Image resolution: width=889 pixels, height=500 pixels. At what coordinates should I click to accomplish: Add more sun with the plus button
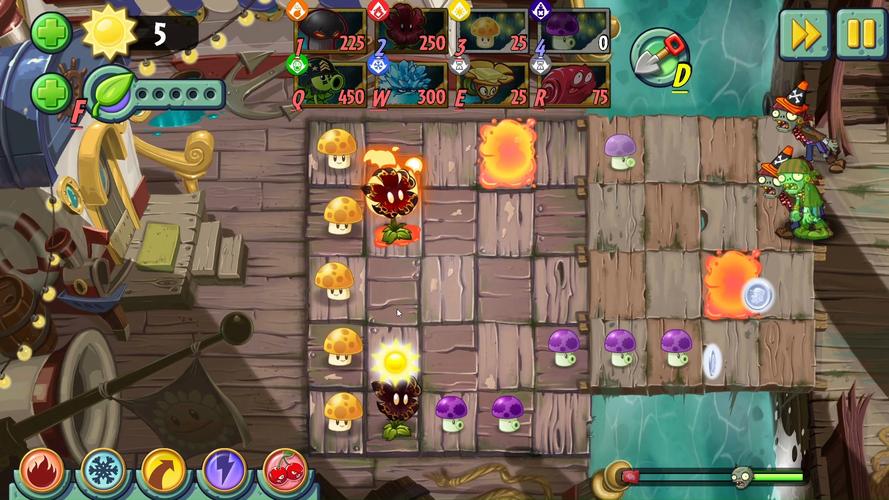(x=51, y=33)
